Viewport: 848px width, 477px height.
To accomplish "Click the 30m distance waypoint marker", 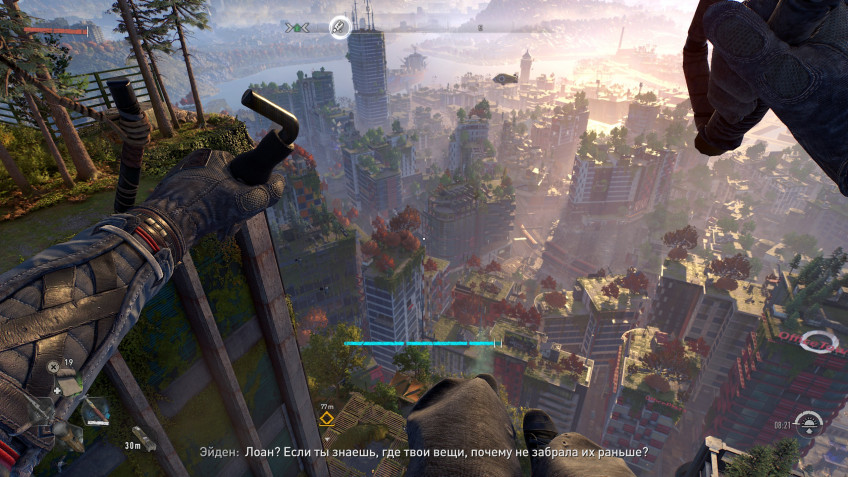I will tap(144, 440).
